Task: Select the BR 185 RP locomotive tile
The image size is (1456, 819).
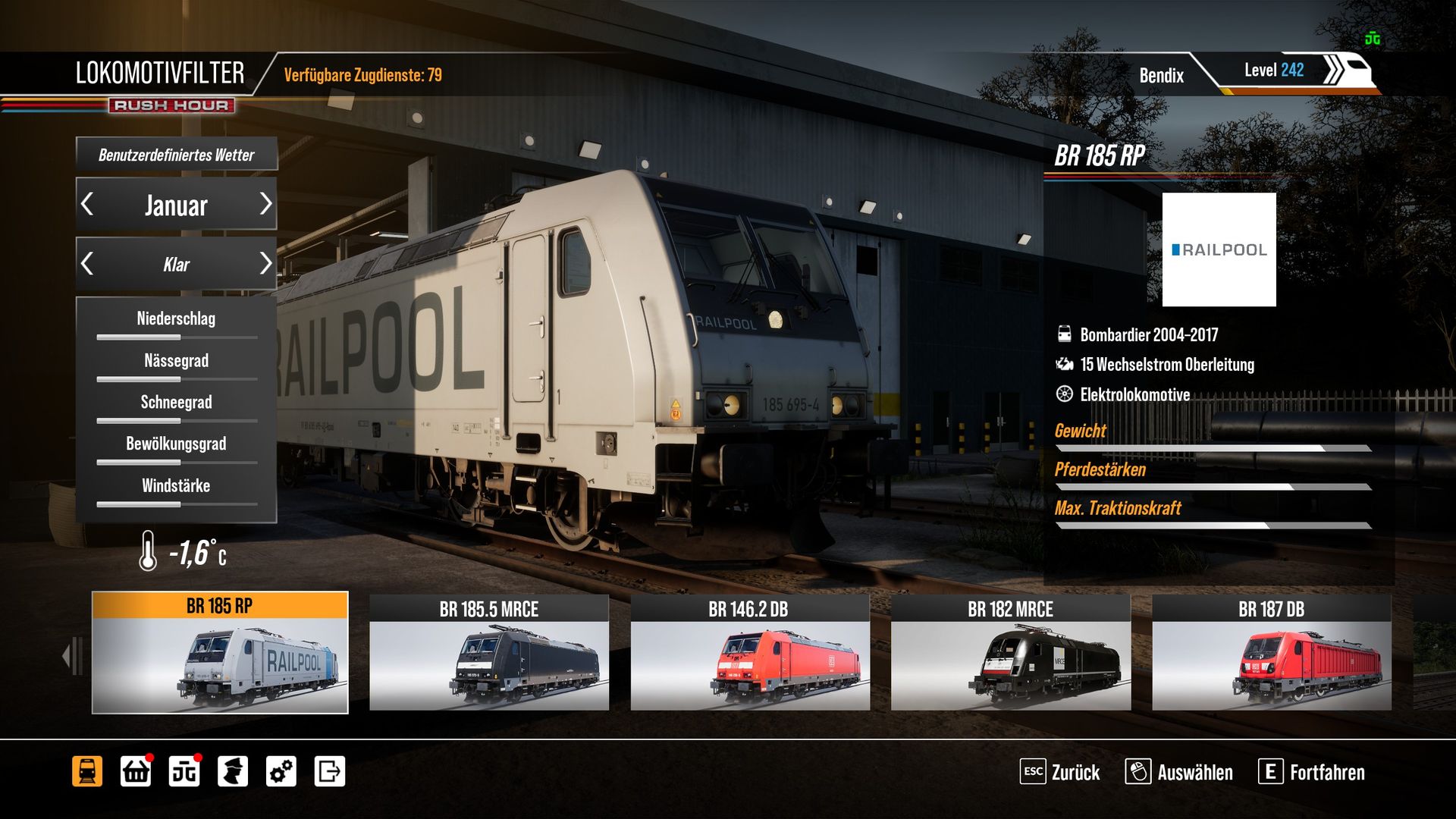Action: pos(220,653)
